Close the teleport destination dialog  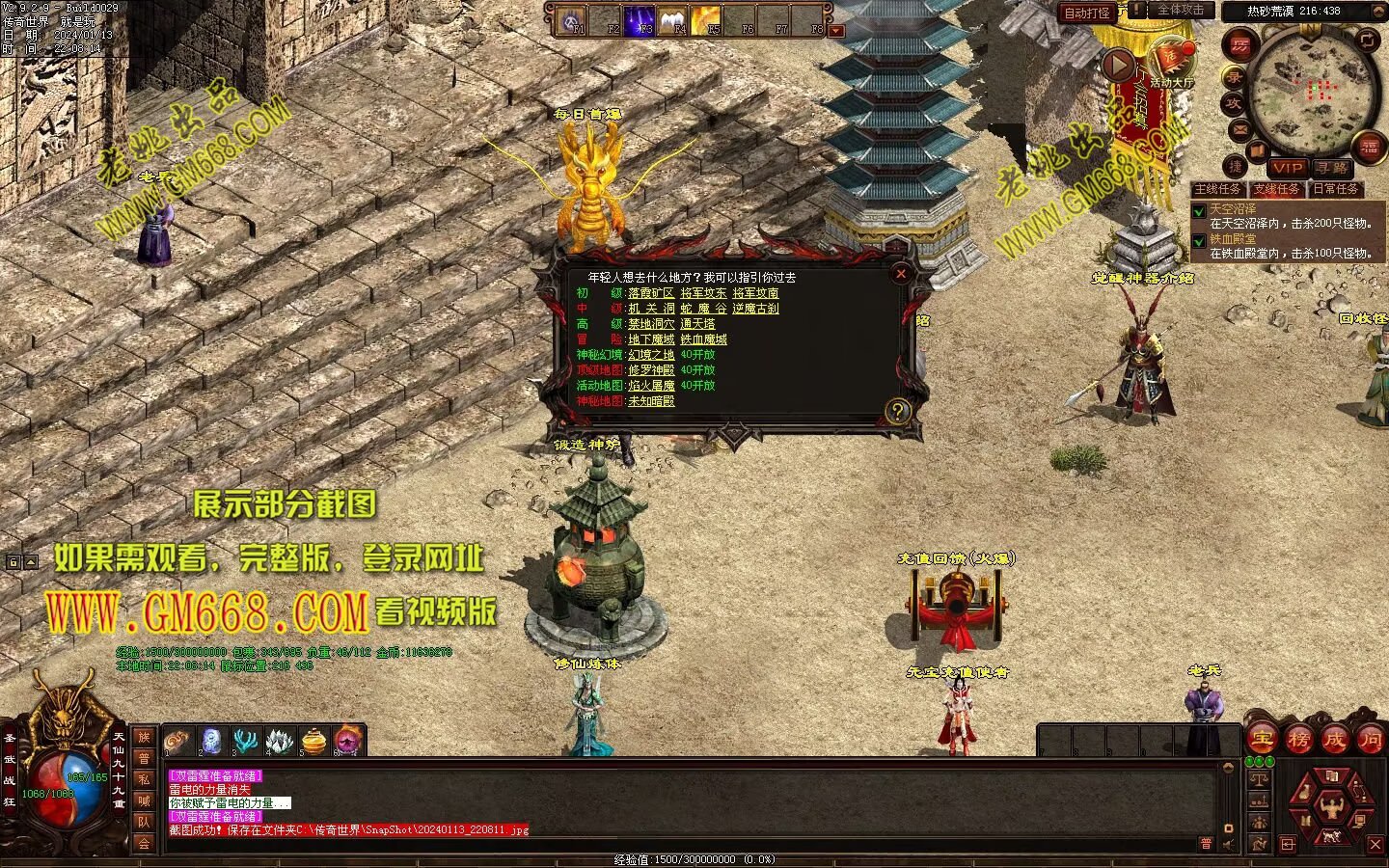pyautogui.click(x=901, y=274)
